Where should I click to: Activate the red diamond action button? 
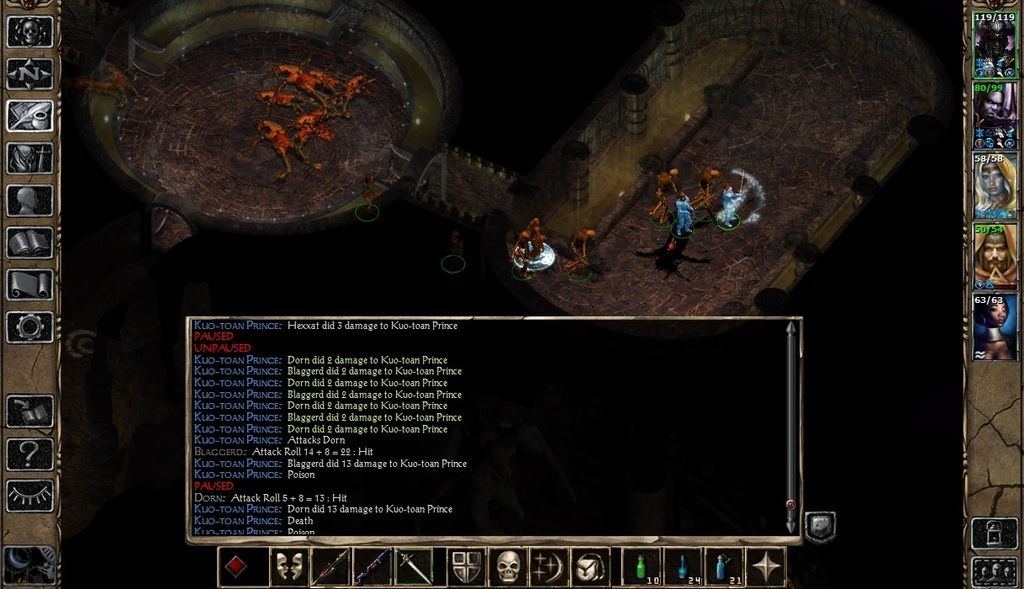[238, 568]
